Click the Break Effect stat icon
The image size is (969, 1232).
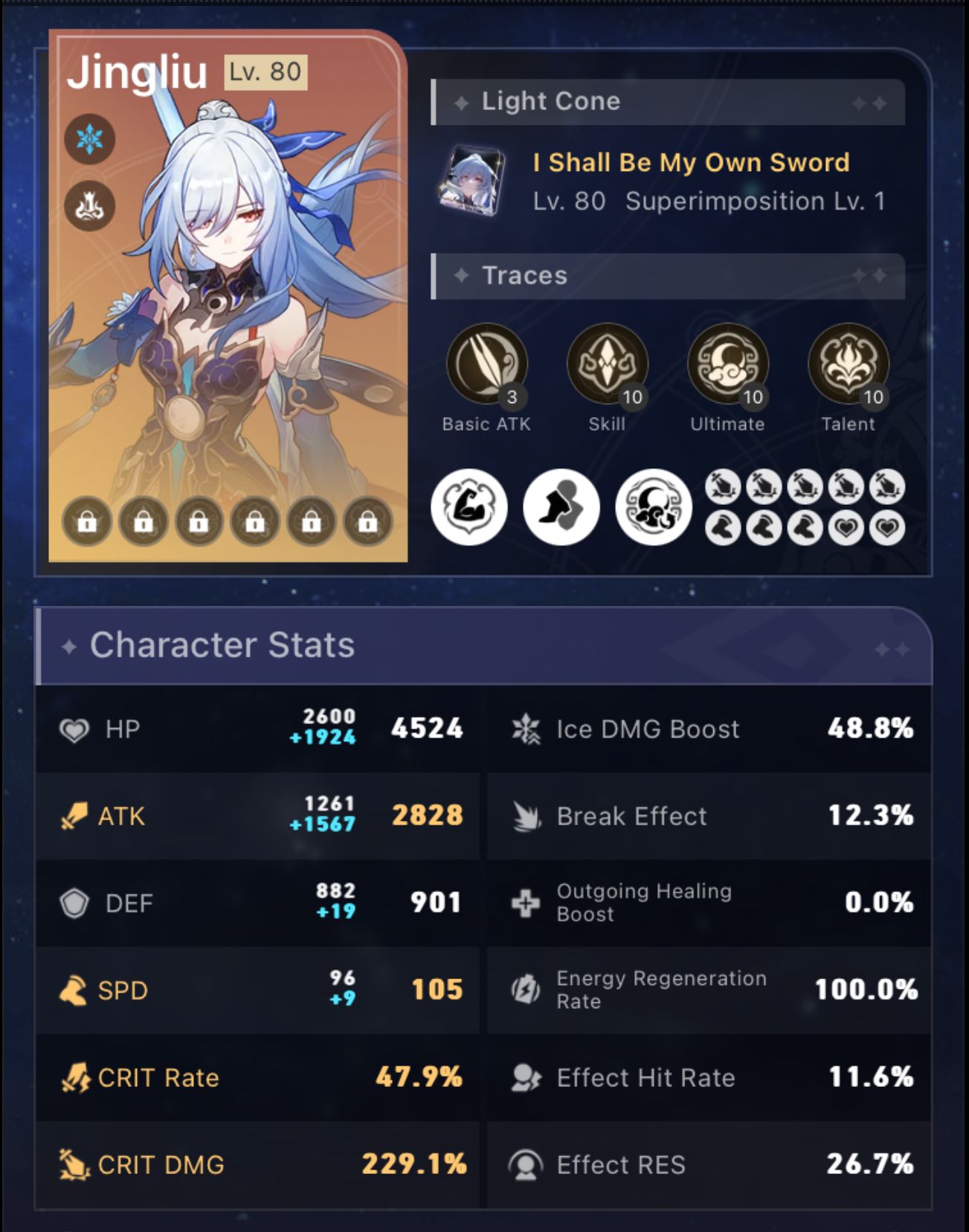click(x=525, y=816)
